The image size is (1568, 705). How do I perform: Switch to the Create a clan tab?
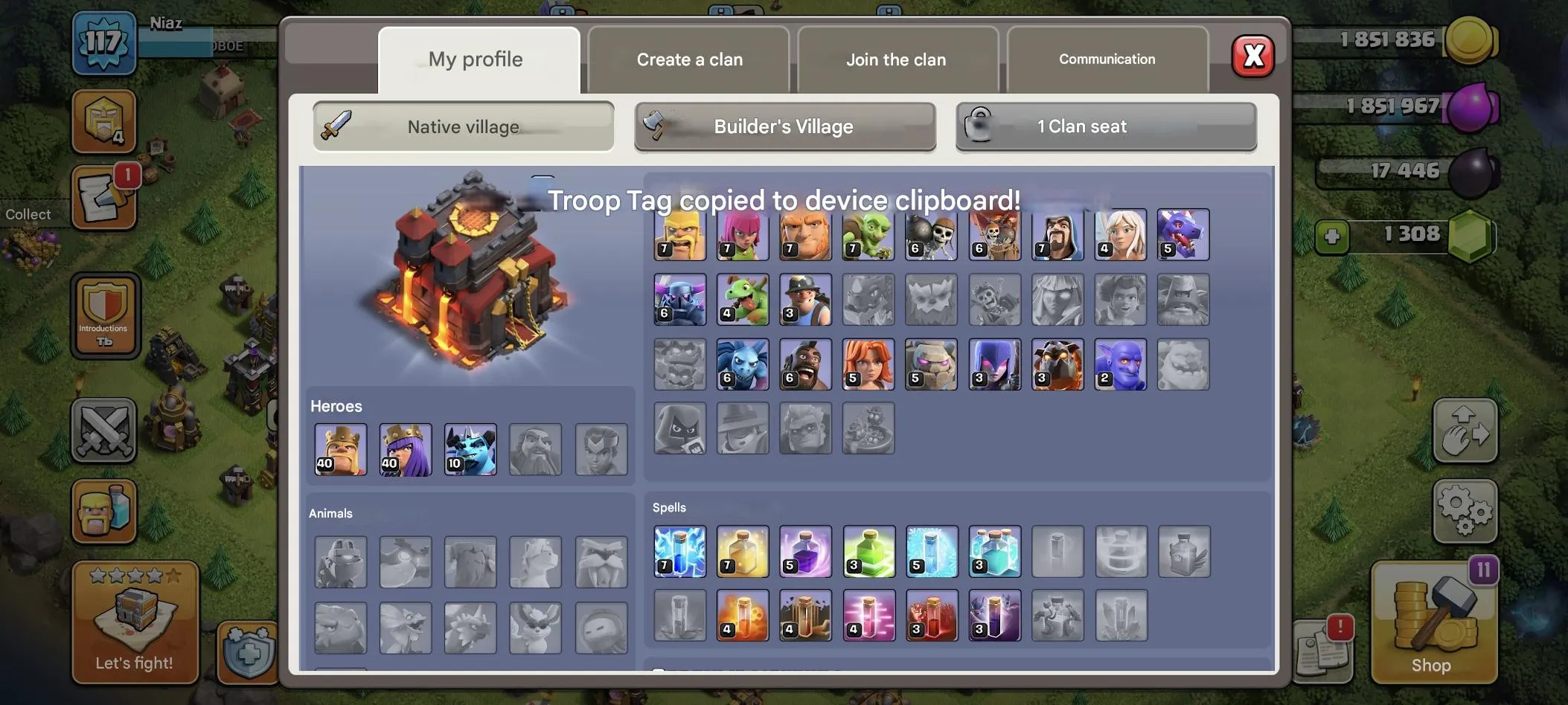(688, 59)
